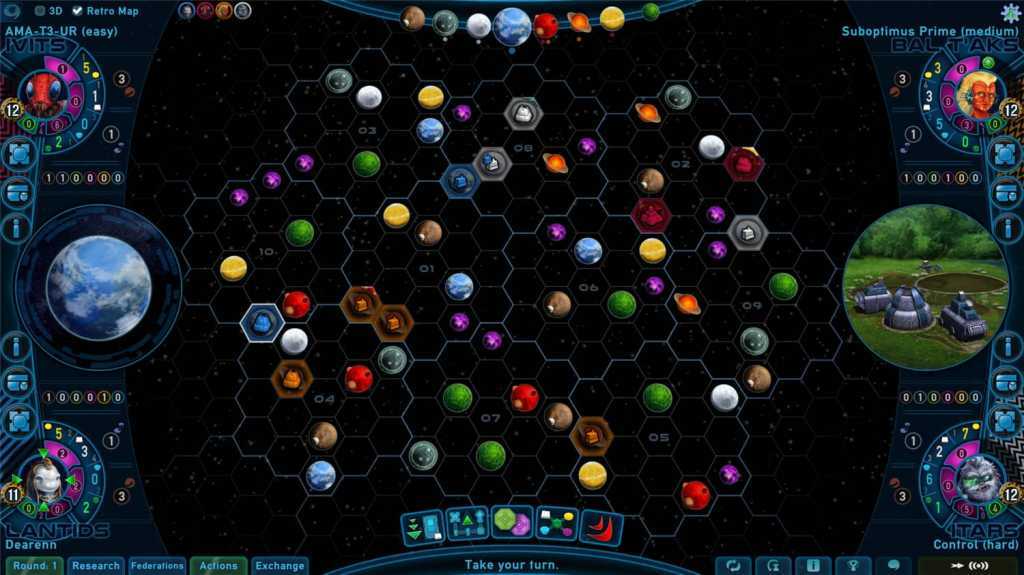The image size is (1024, 575).
Task: Open the help question mark button
Action: point(853,566)
